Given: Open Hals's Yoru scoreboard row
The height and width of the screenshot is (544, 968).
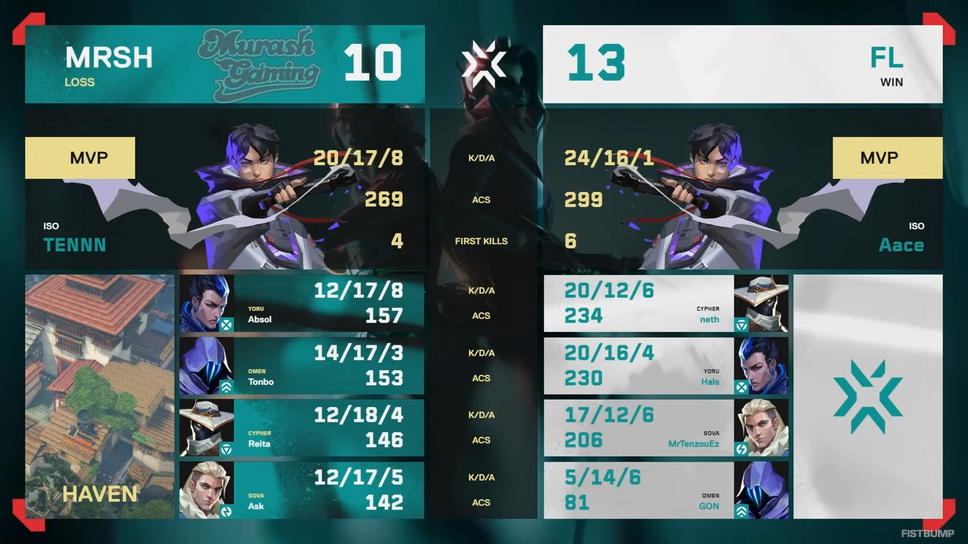Looking at the screenshot, I should (665, 365).
